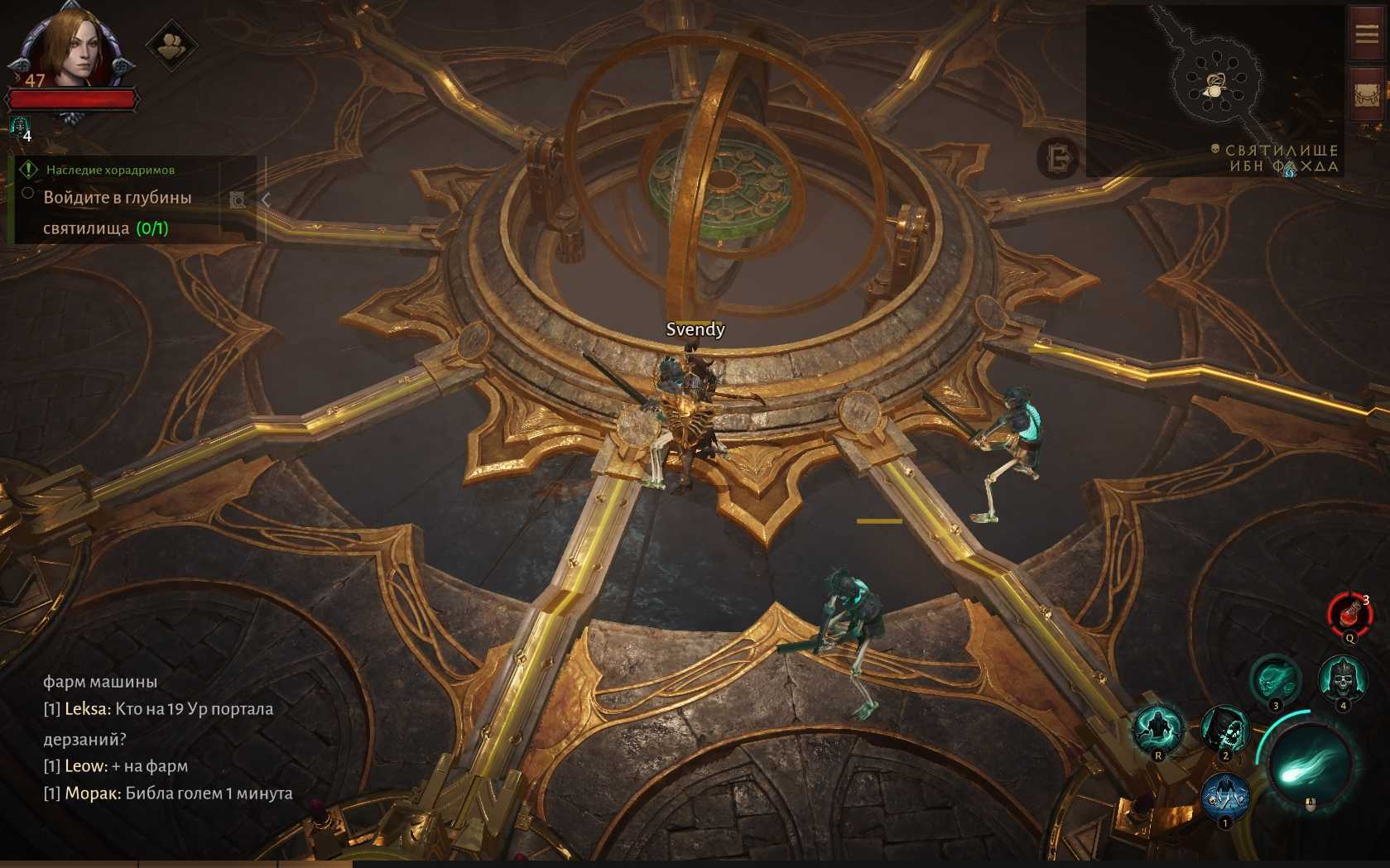The image size is (1390, 868).
Task: Click the quest magnifier icon
Action: (x=238, y=200)
